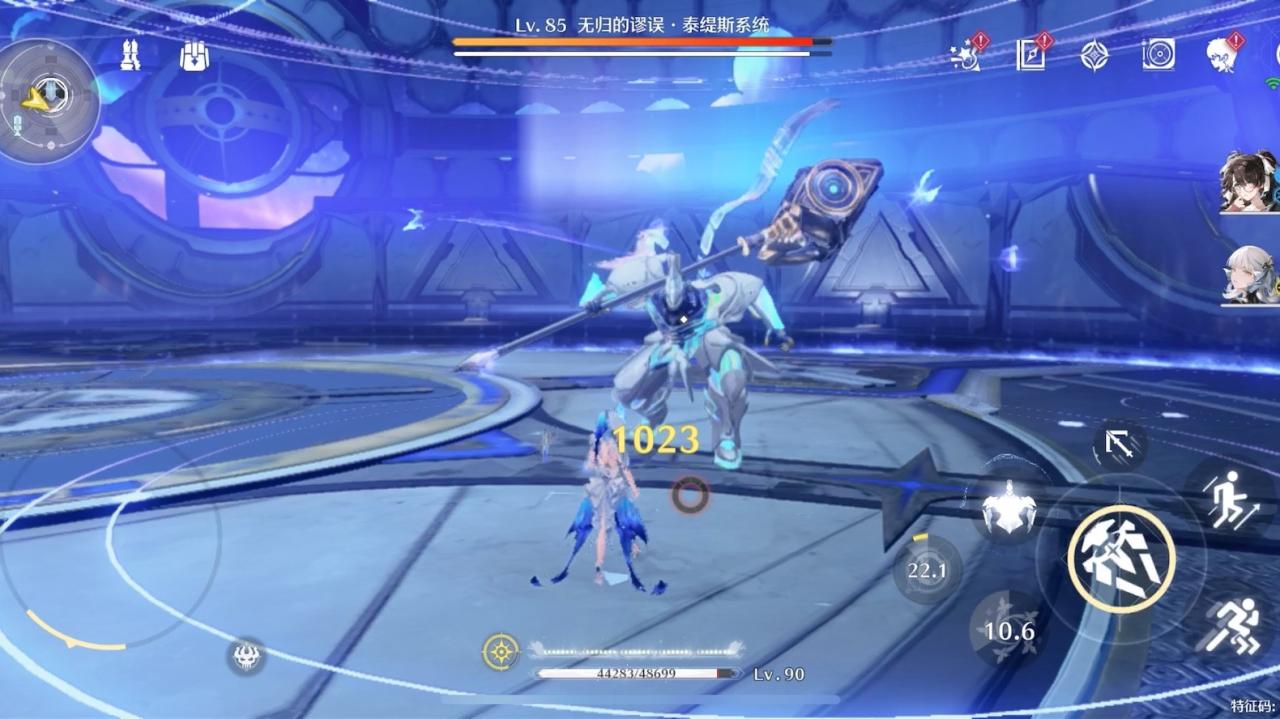1280x719 pixels.
Task: Tap the running figure dodge button
Action: click(x=1230, y=625)
